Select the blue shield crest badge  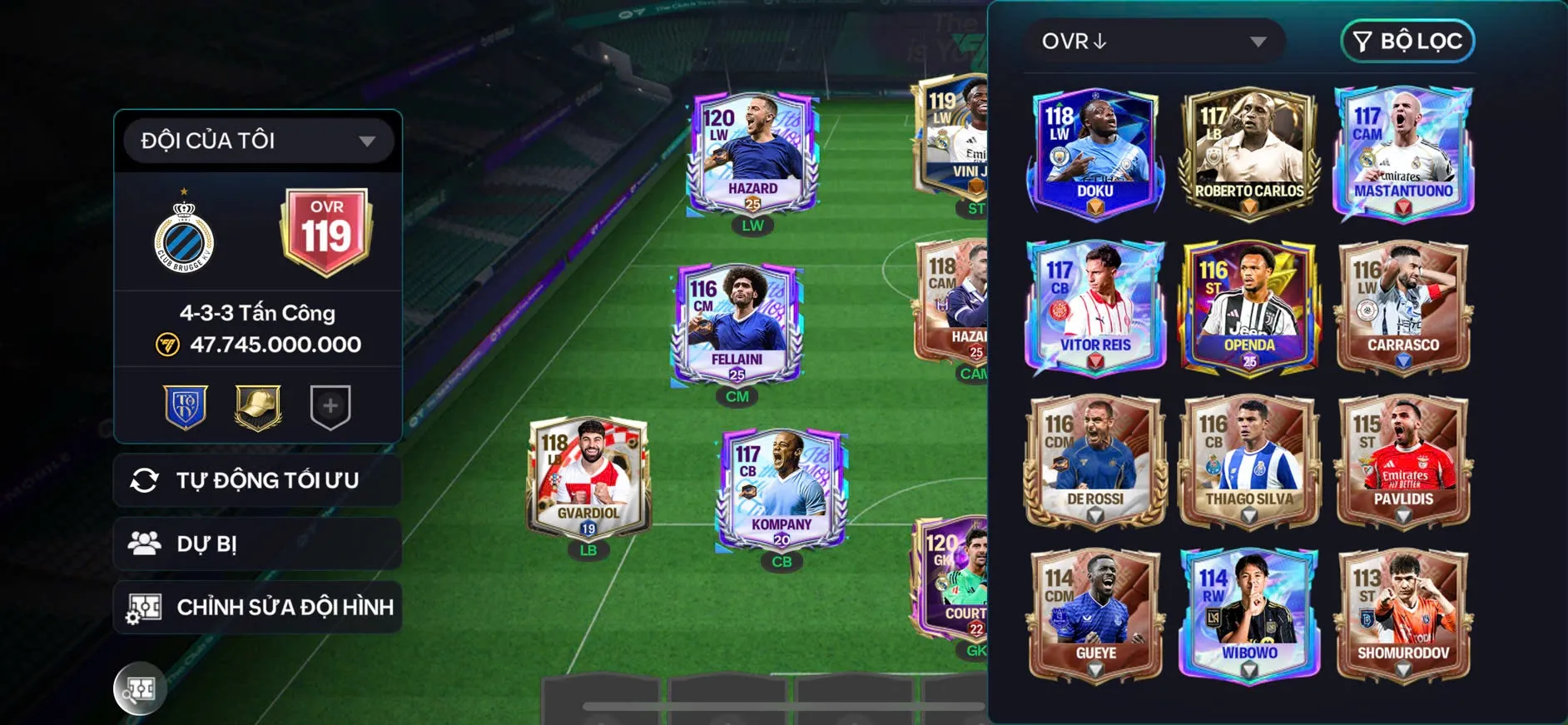pos(186,407)
